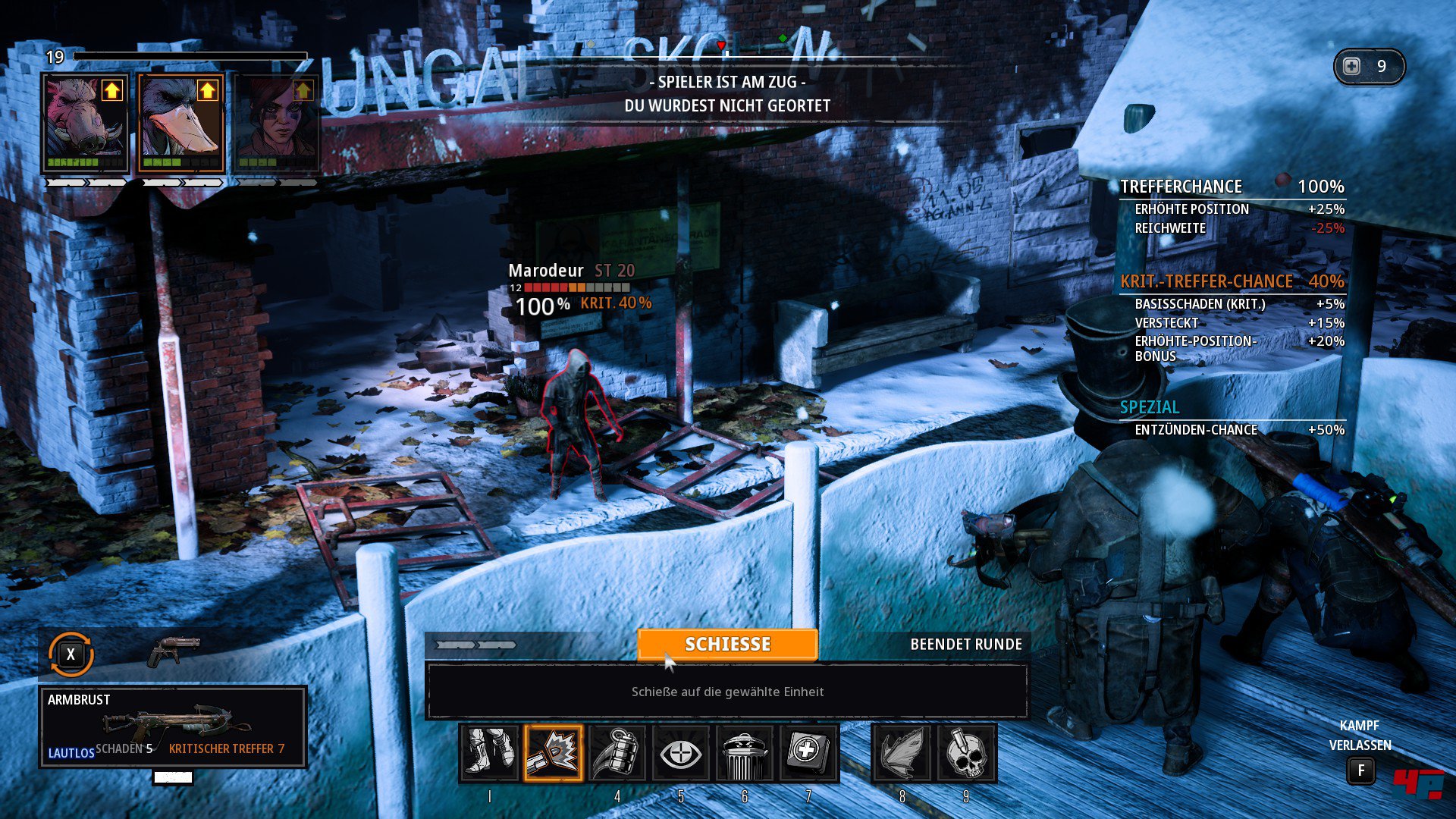The width and height of the screenshot is (1456, 819).
Task: Choose the highlighted gunfire shoot ability
Action: tap(553, 752)
